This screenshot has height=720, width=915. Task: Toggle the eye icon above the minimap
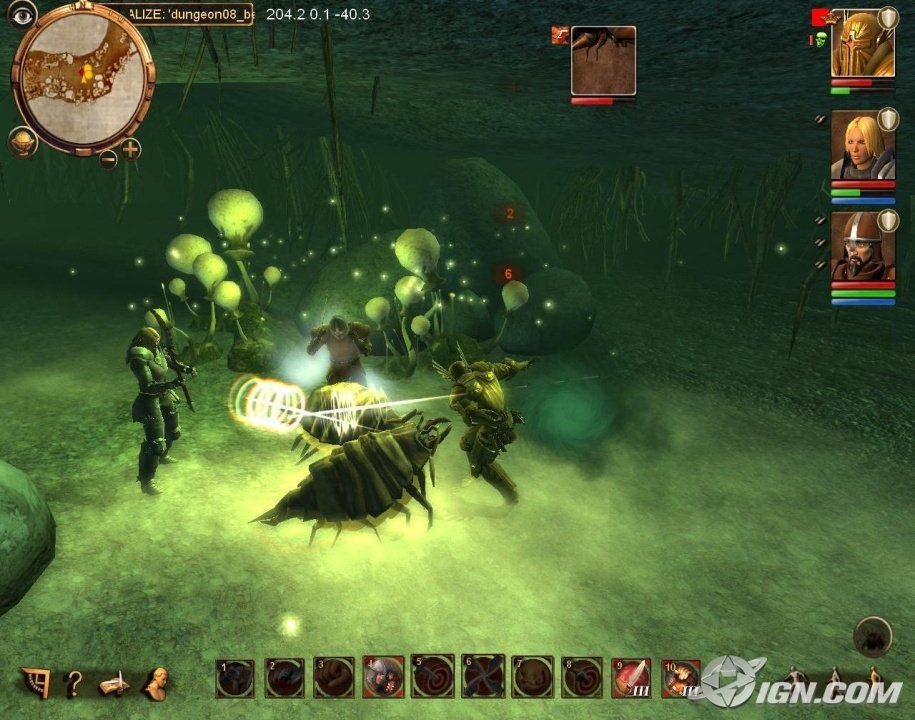23,13
